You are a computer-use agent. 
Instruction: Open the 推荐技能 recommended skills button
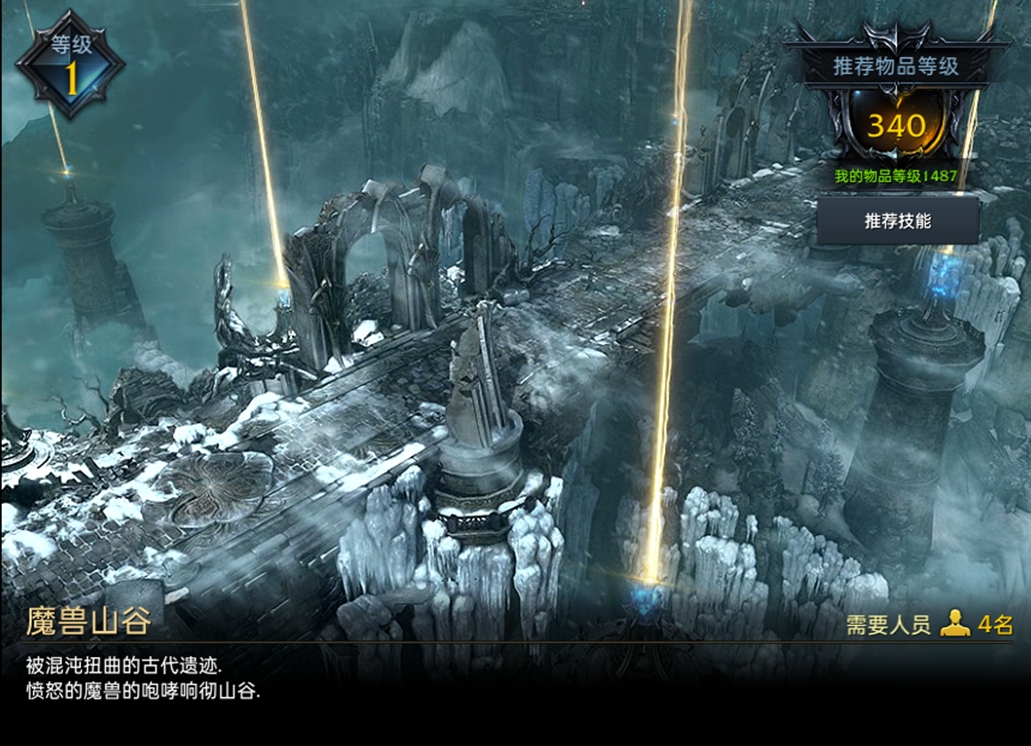click(897, 220)
